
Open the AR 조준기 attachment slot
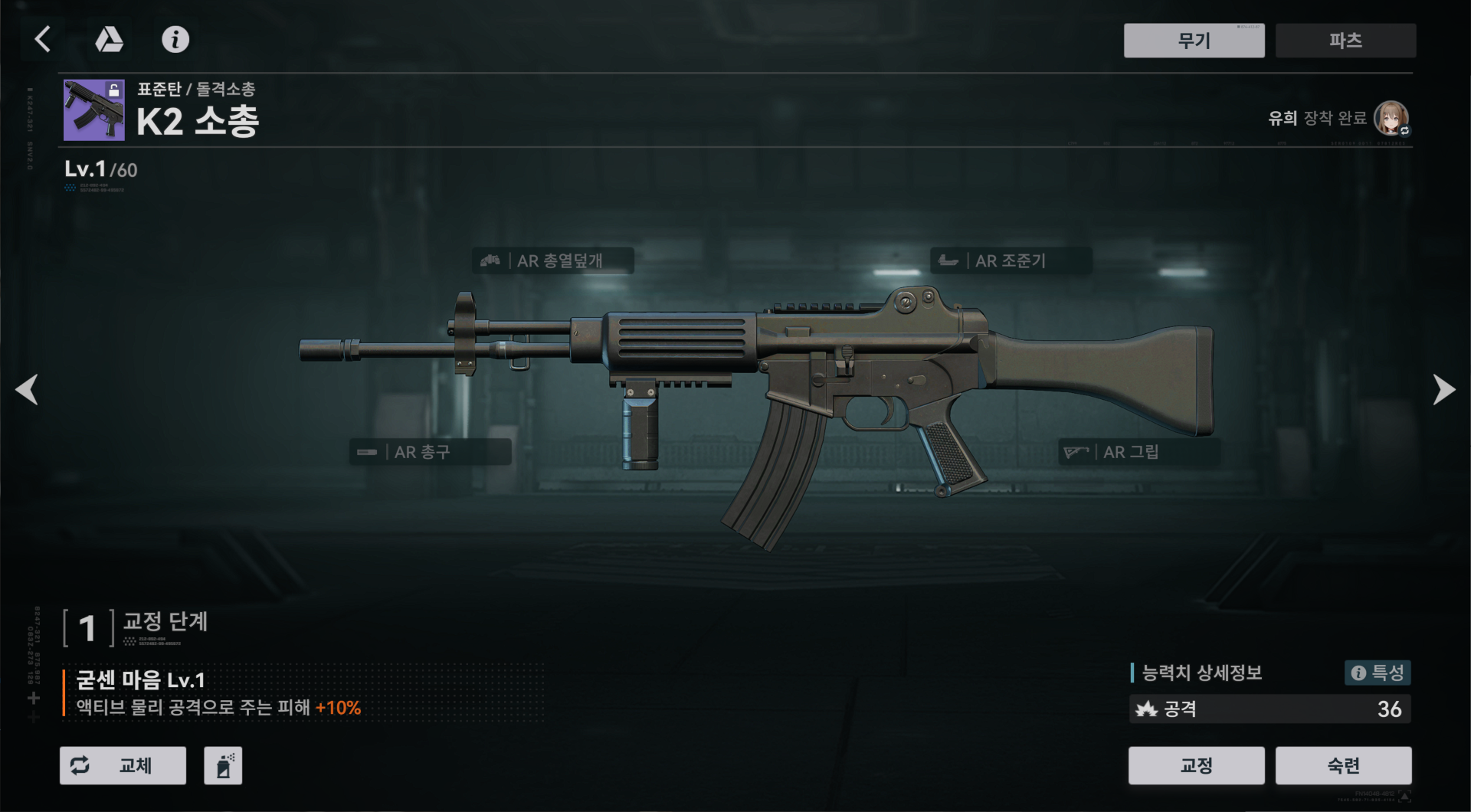[1010, 260]
